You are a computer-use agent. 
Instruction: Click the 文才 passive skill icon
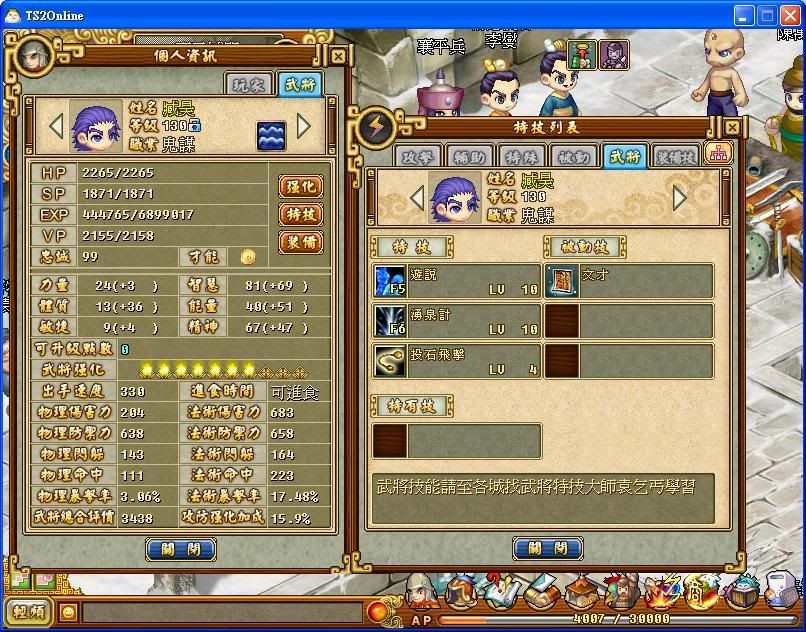562,281
